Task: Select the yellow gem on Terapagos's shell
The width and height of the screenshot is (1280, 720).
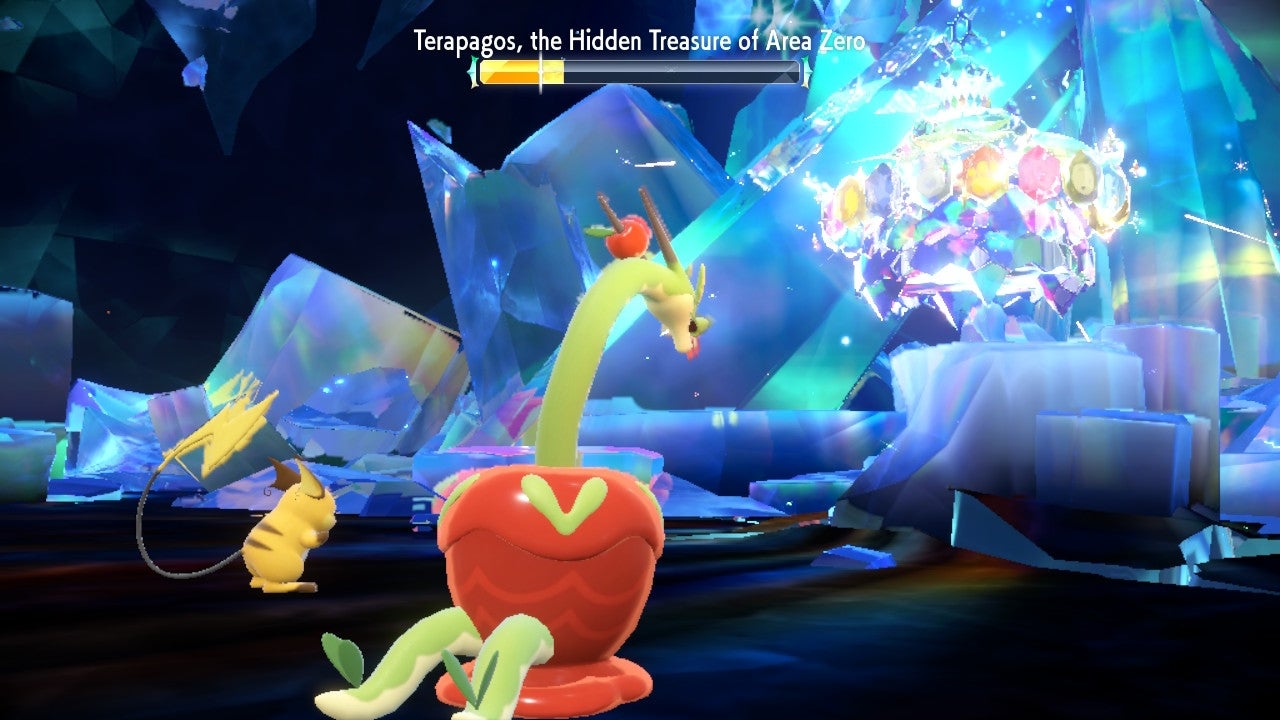Action: pyautogui.click(x=850, y=197)
